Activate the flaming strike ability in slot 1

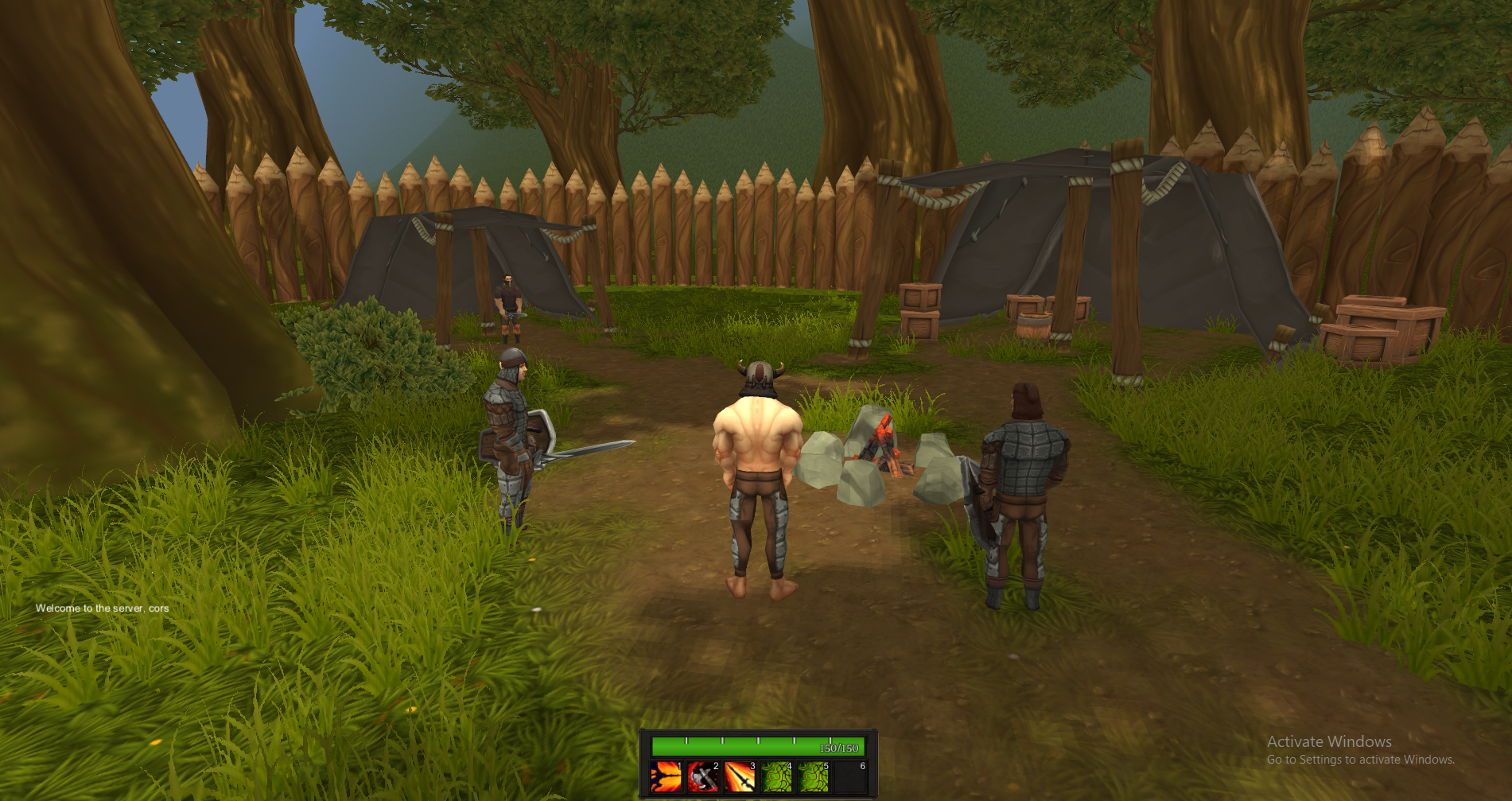(666, 777)
